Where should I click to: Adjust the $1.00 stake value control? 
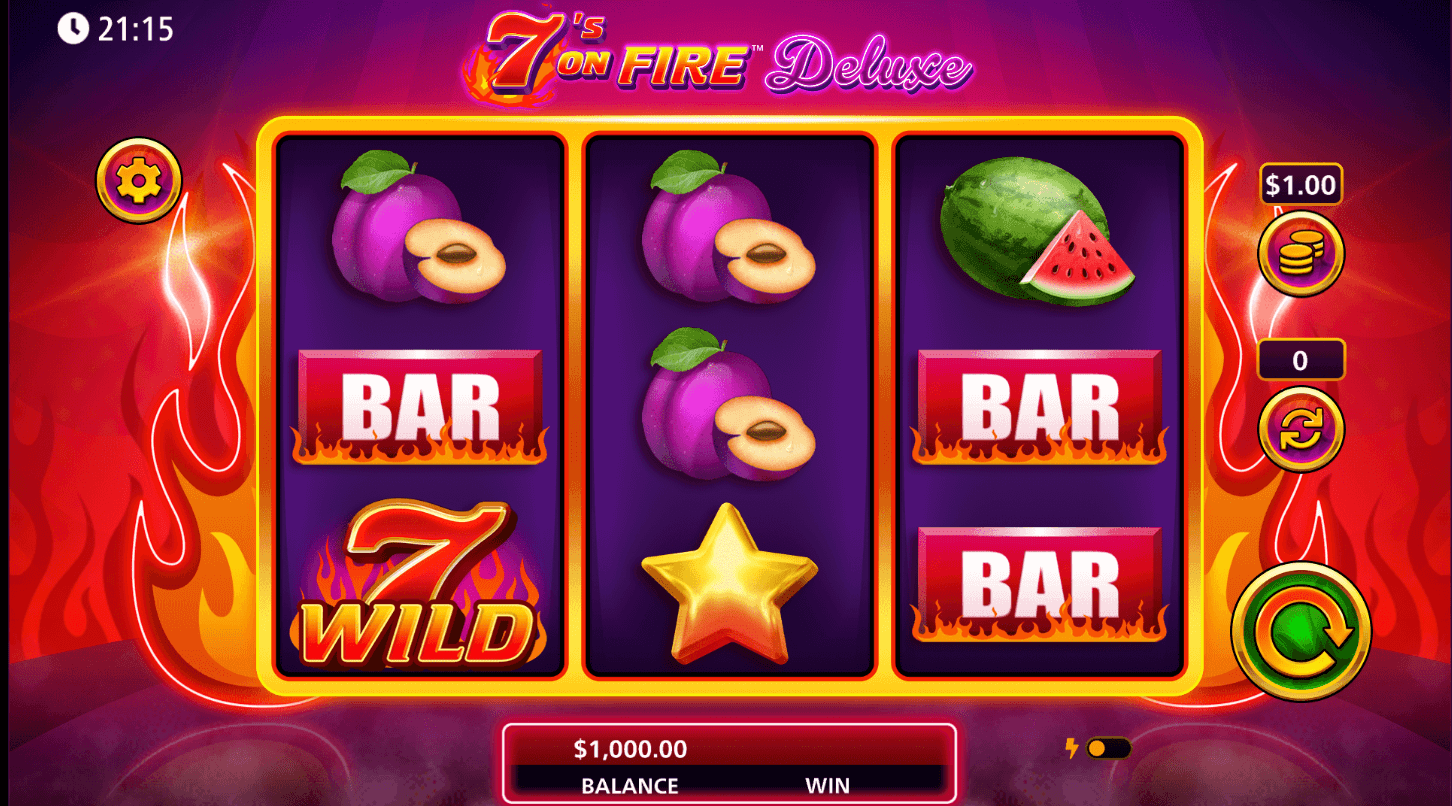pyautogui.click(x=1299, y=185)
